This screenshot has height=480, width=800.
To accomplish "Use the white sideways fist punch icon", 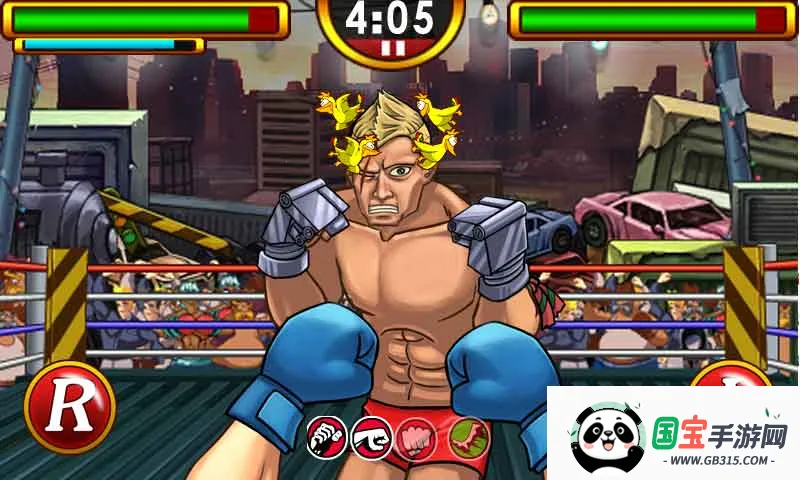I will pos(372,438).
